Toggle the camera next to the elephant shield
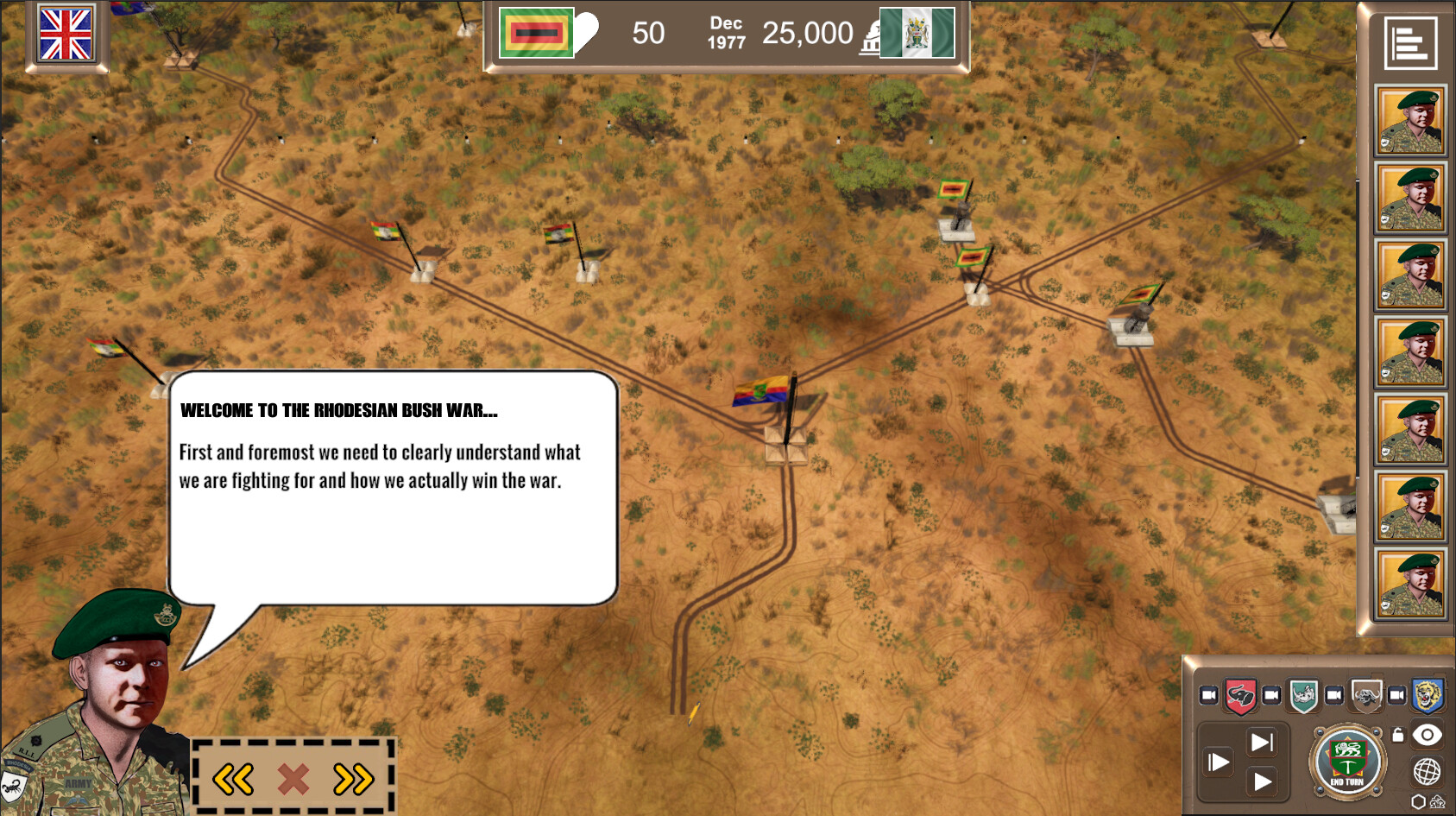The image size is (1456, 816). (x=1208, y=694)
